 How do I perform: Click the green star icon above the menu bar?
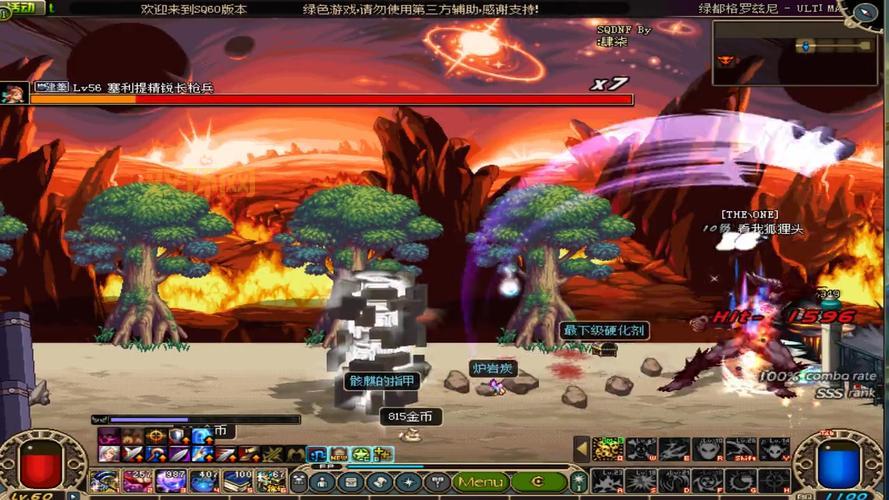tap(361, 455)
